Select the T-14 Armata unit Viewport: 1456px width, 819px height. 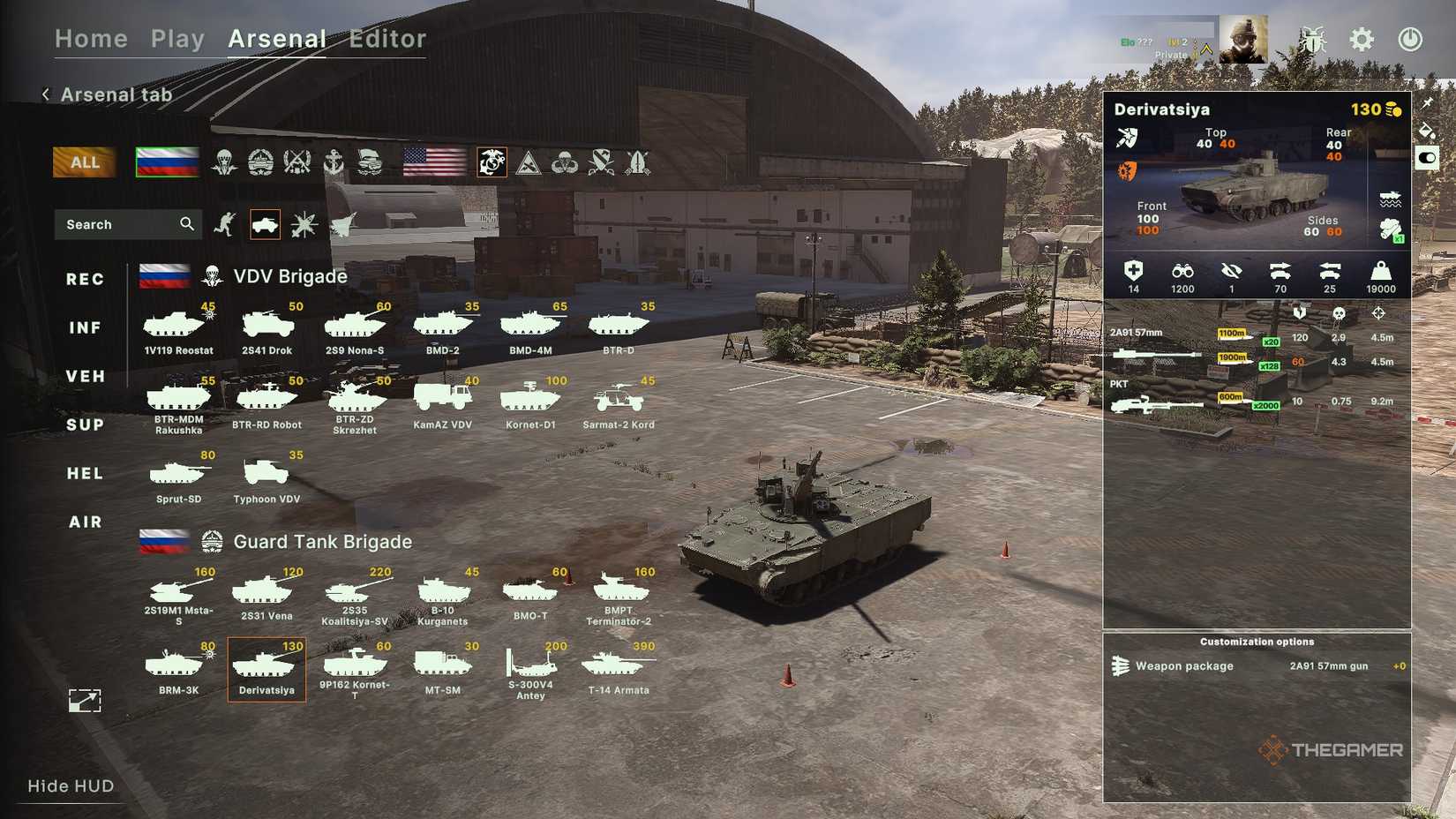pyautogui.click(x=619, y=670)
